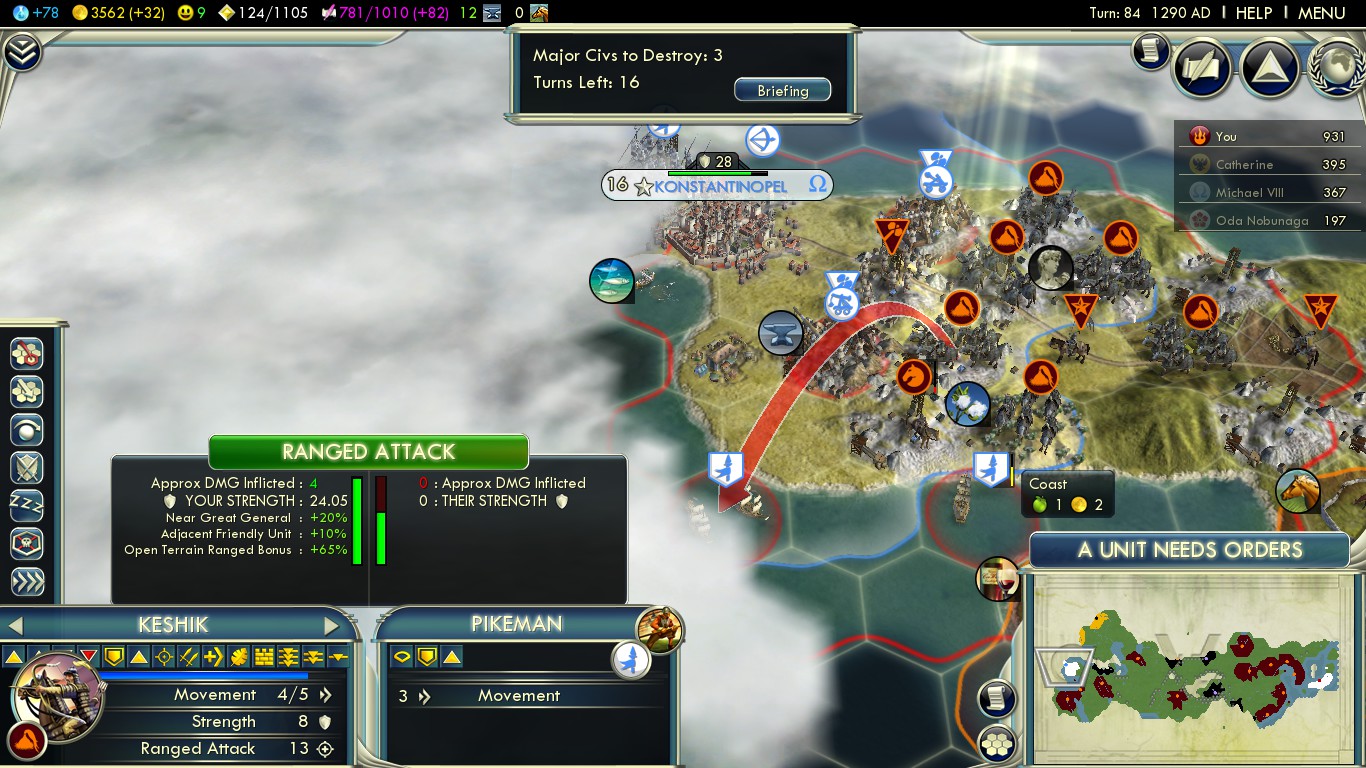Viewport: 1366px width, 768px height.
Task: Select the next unit with right arrow
Action: 332,626
